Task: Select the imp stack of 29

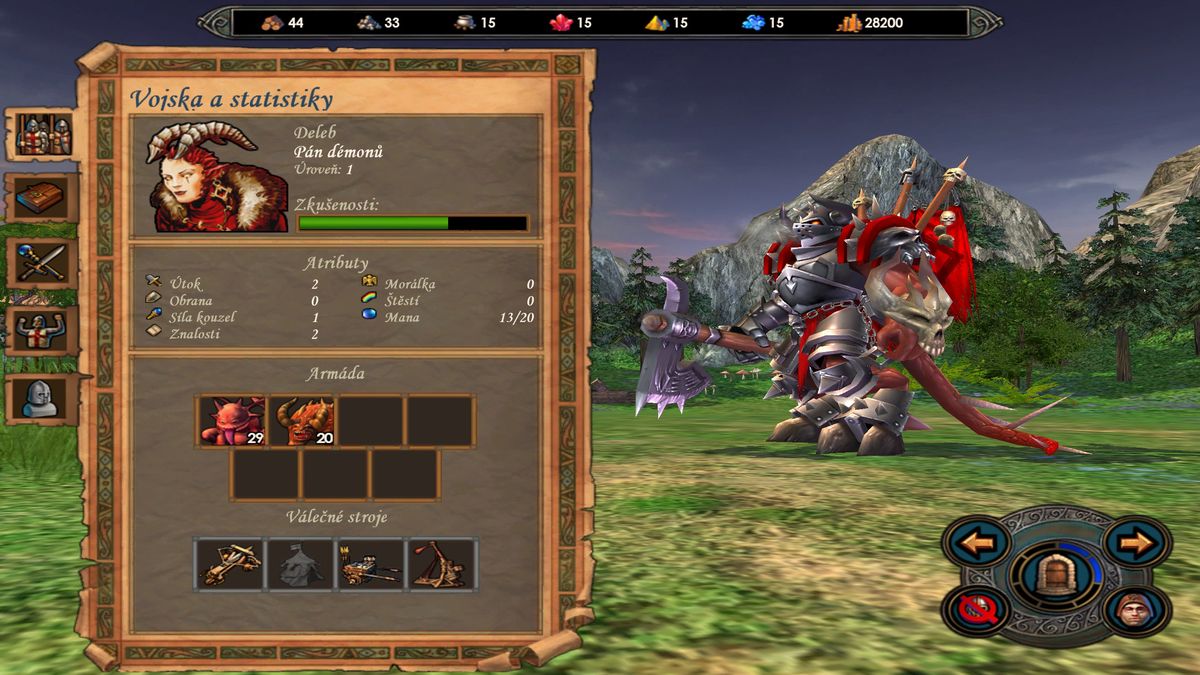Action: (231, 420)
